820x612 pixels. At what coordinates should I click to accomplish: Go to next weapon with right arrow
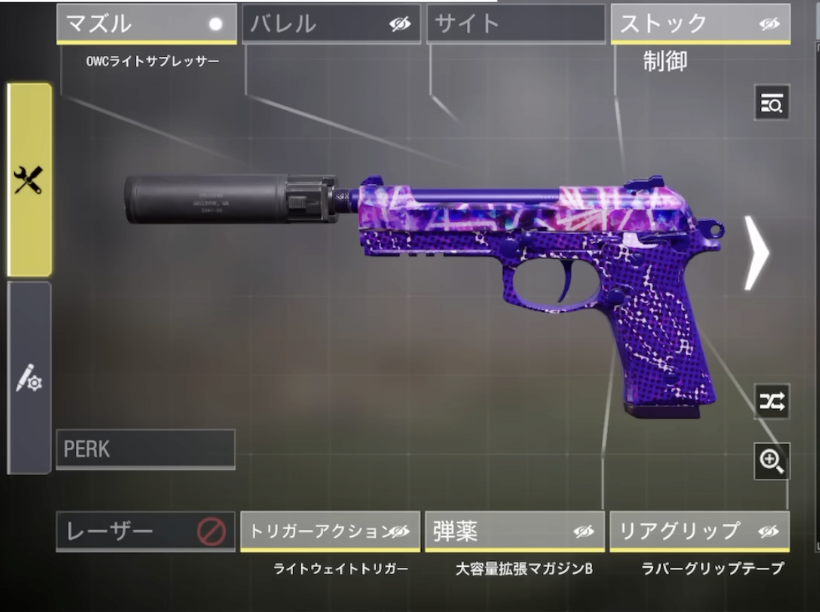pos(757,253)
